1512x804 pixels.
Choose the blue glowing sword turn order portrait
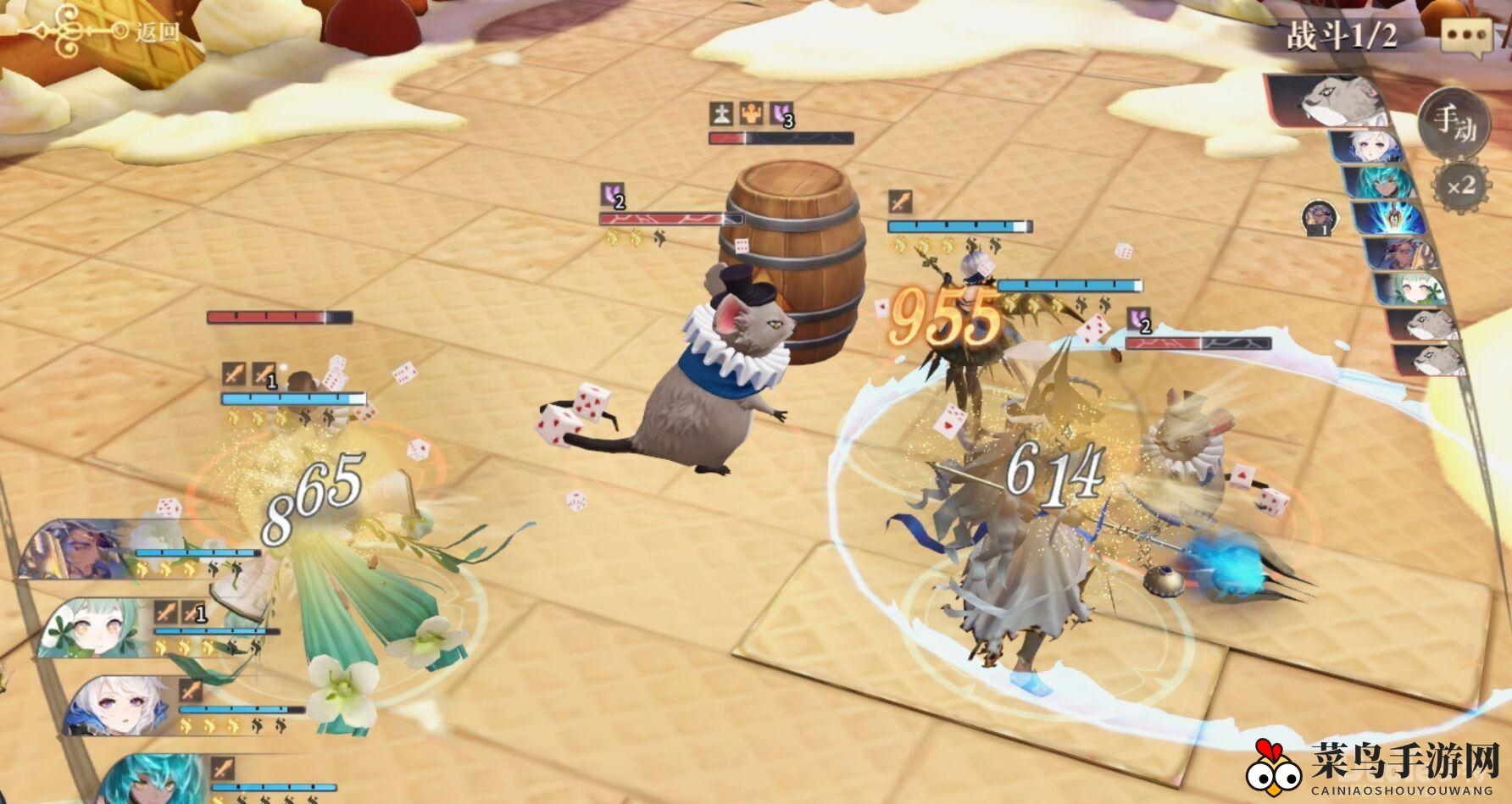(1390, 217)
